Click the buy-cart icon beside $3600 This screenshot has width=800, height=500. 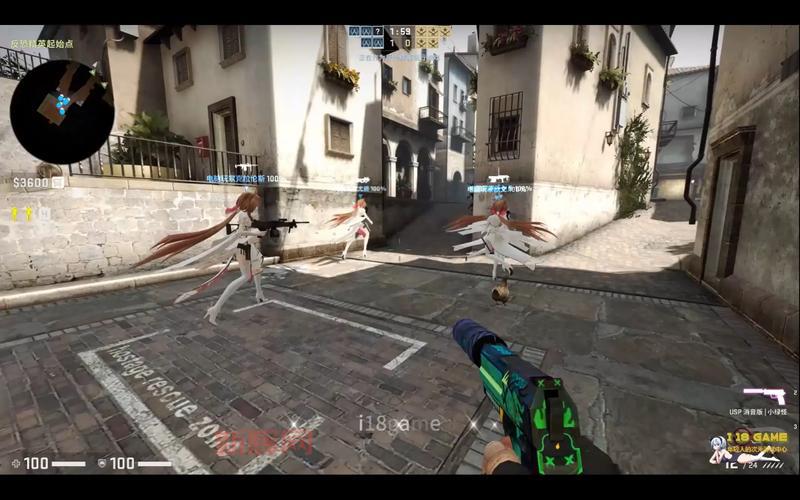click(58, 183)
